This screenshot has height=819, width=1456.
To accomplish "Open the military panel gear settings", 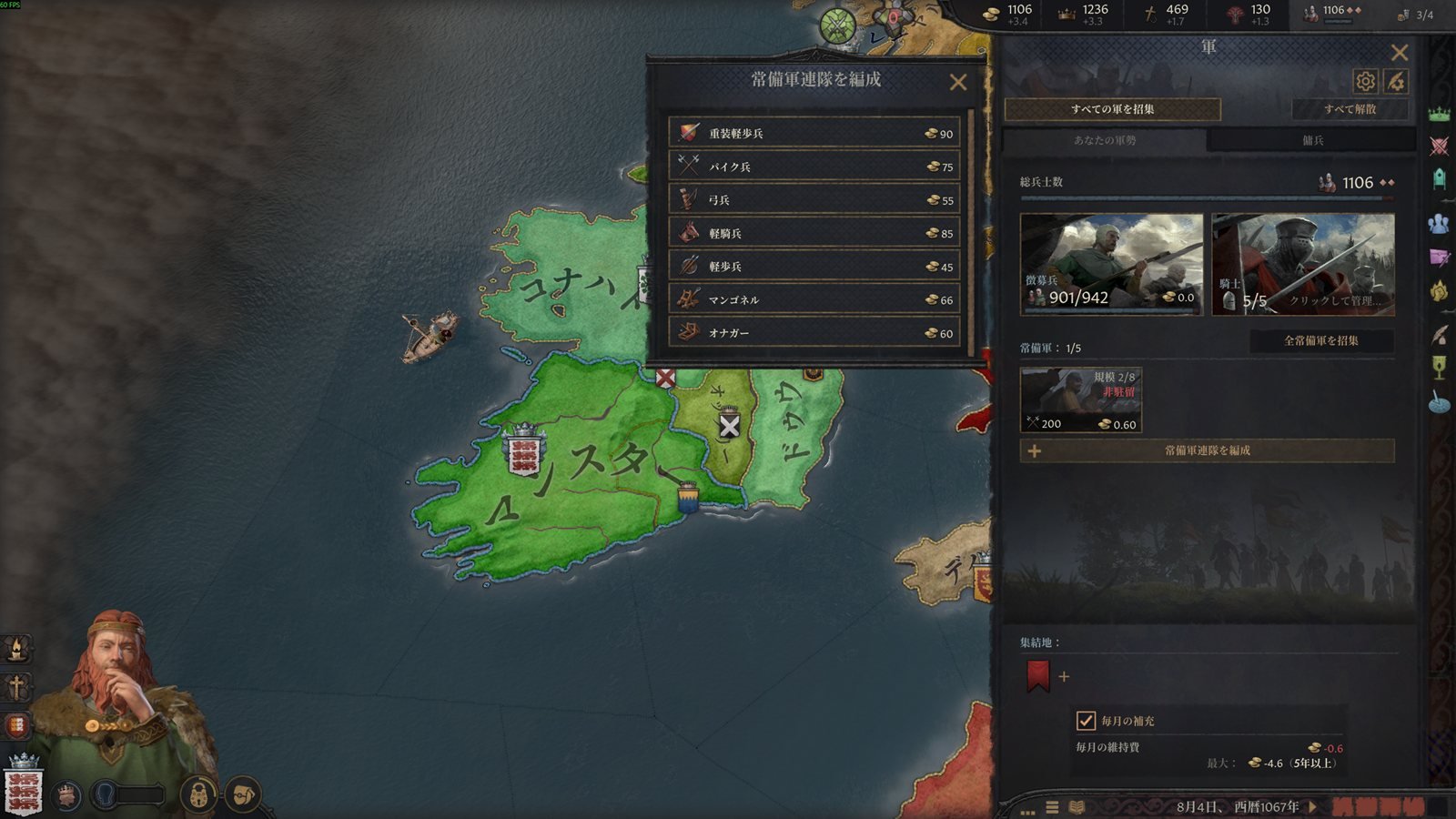I will [1365, 82].
